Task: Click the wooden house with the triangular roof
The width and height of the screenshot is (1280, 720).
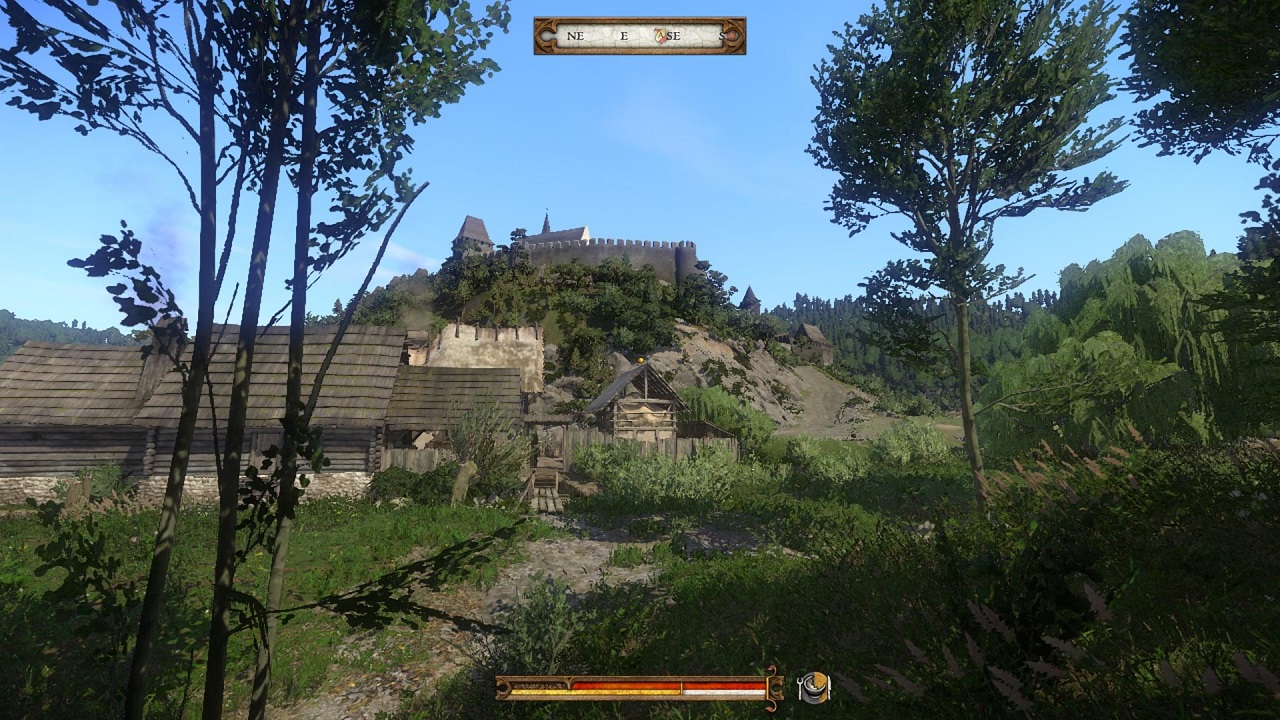Action: coord(645,400)
